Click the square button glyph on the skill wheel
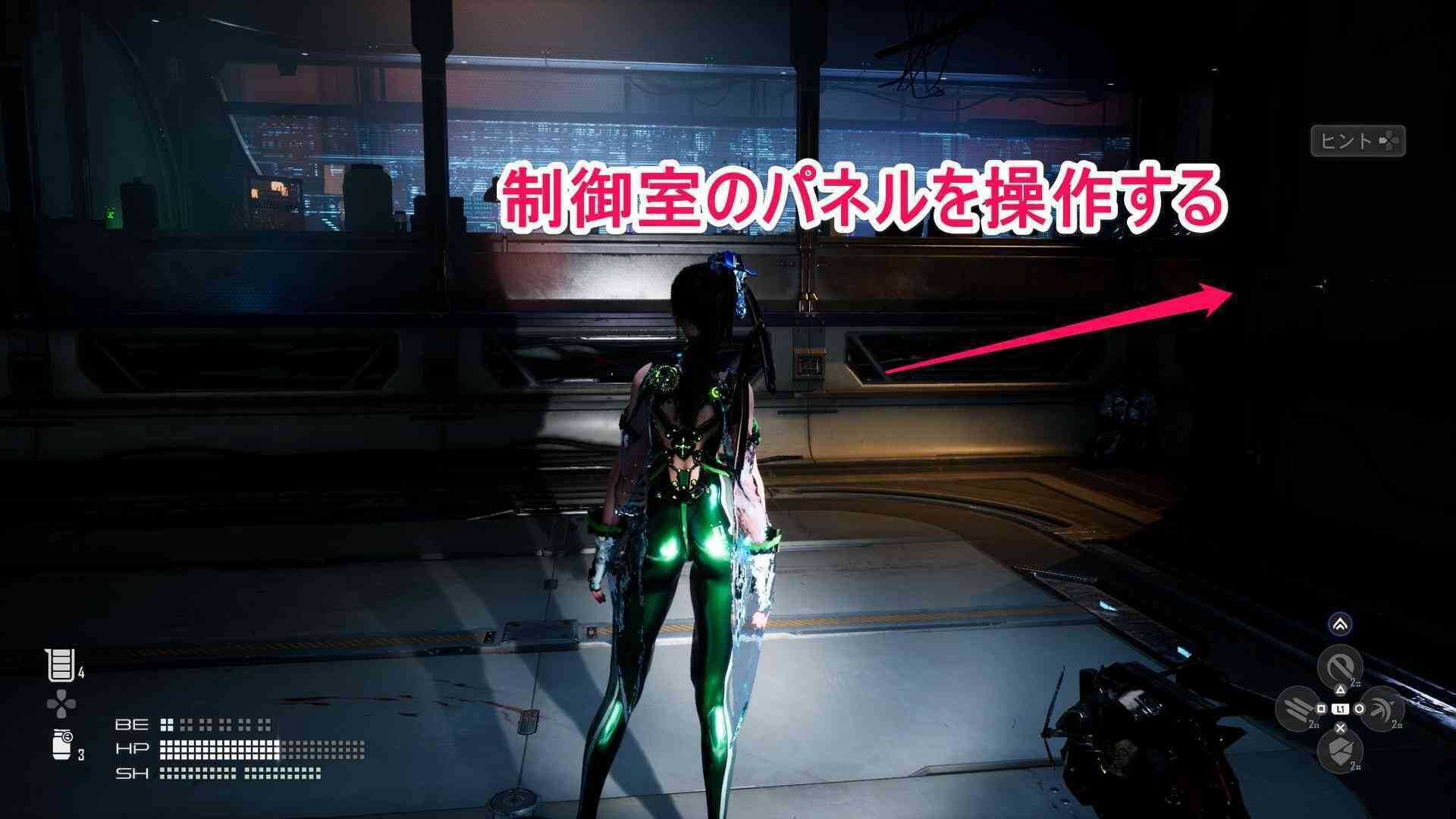The width and height of the screenshot is (1456, 819). click(1321, 708)
